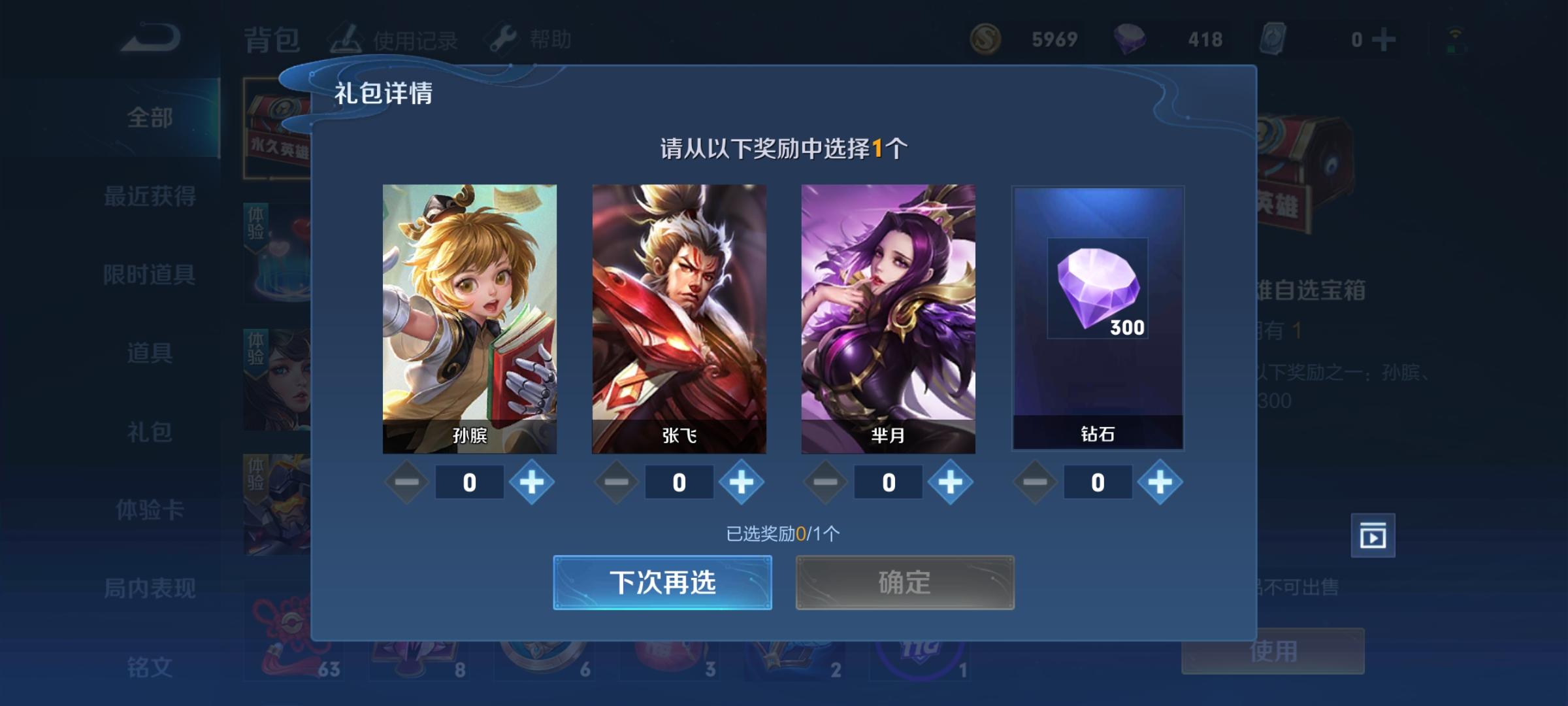
Task: Click the gold coin currency icon
Action: tap(985, 39)
